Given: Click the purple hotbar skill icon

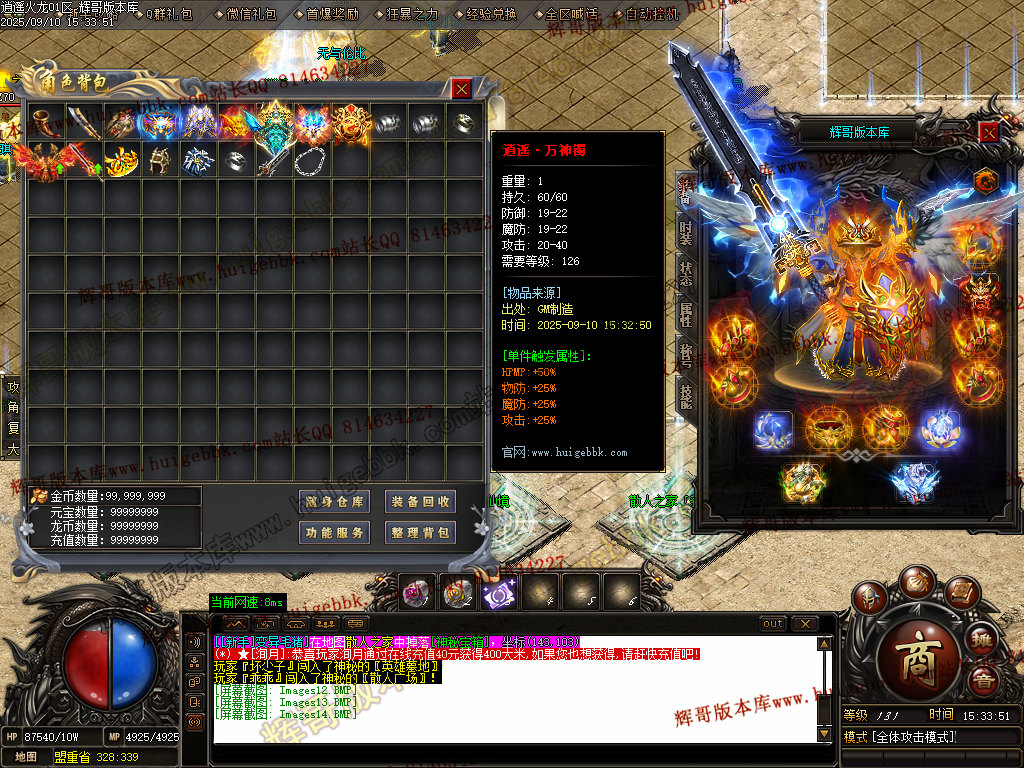Looking at the screenshot, I should pos(497,594).
